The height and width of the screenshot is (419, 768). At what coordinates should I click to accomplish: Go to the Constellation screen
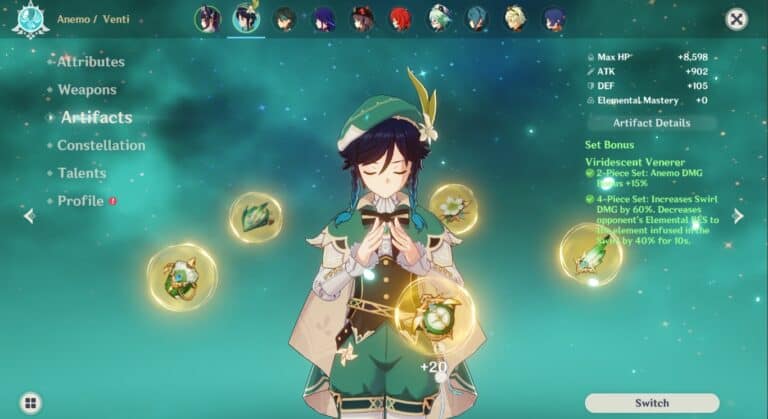click(101, 145)
